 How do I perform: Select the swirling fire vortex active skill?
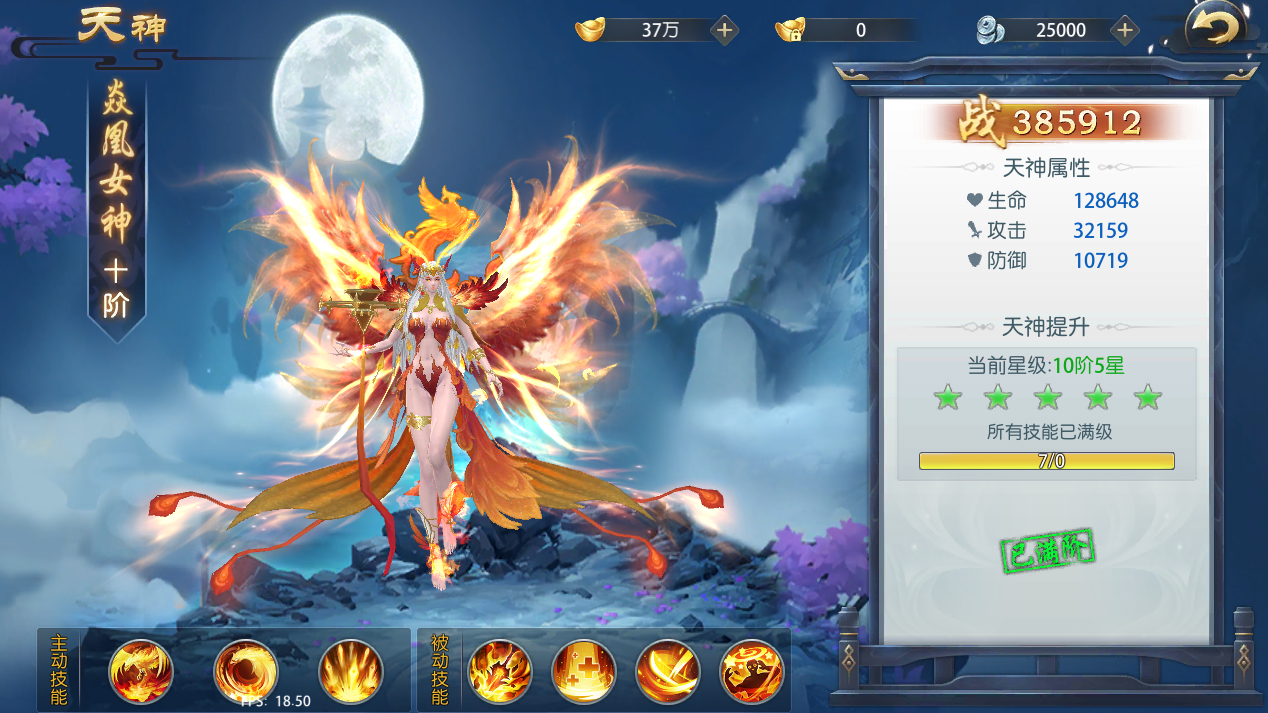click(246, 670)
